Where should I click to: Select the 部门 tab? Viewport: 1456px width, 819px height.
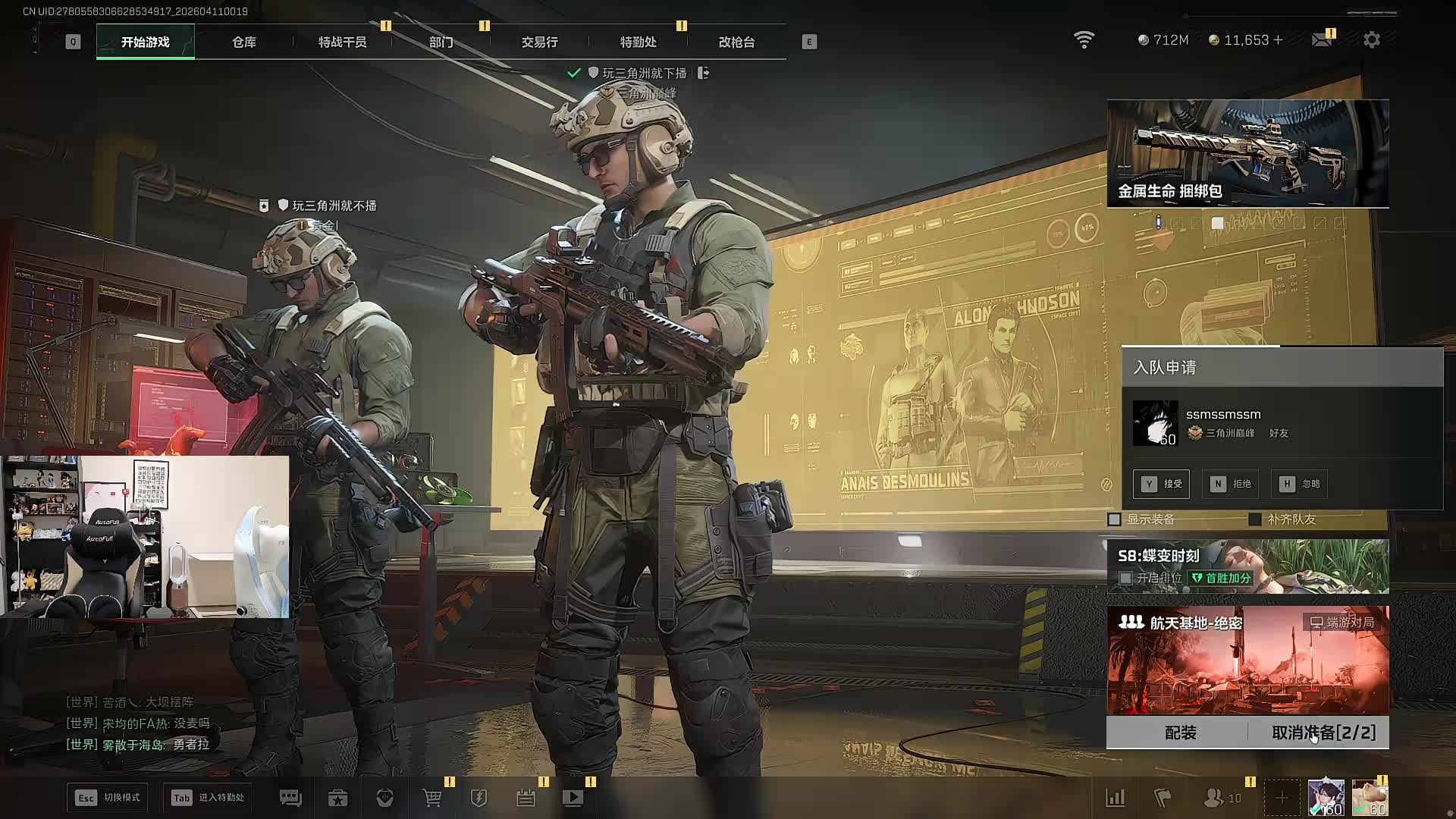pyautogui.click(x=441, y=42)
